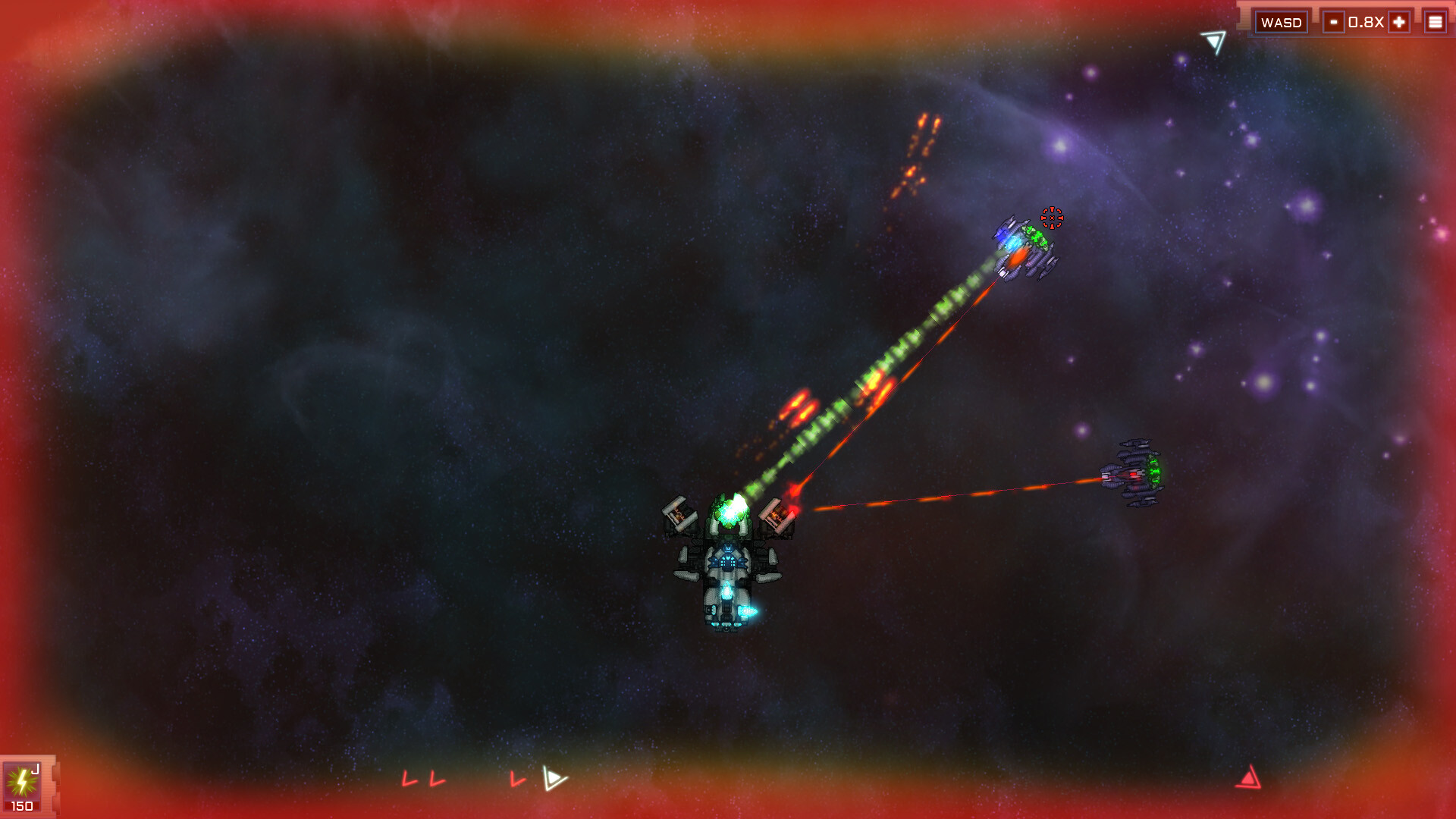Click the energy counter showing 150
This screenshot has width=1456, height=819.
tap(23, 805)
